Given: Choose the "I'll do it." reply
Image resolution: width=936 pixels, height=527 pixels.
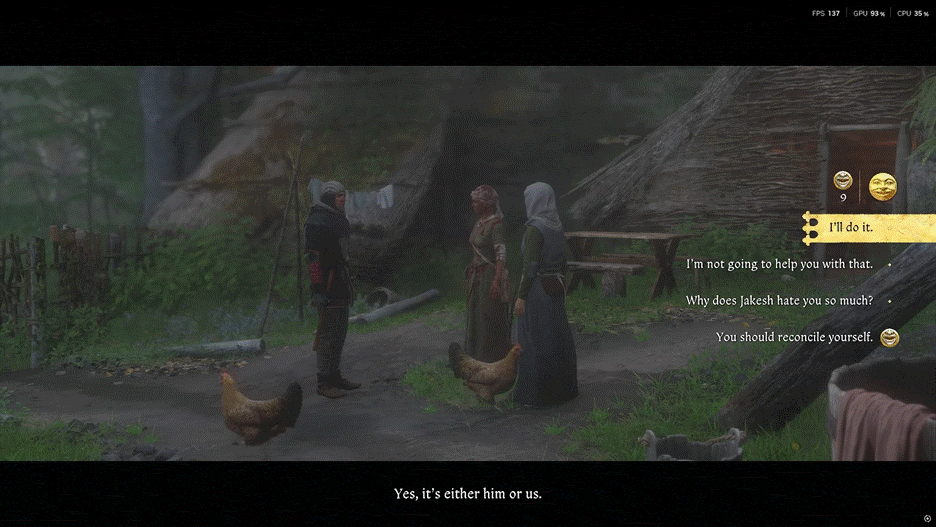Looking at the screenshot, I should coord(851,228).
